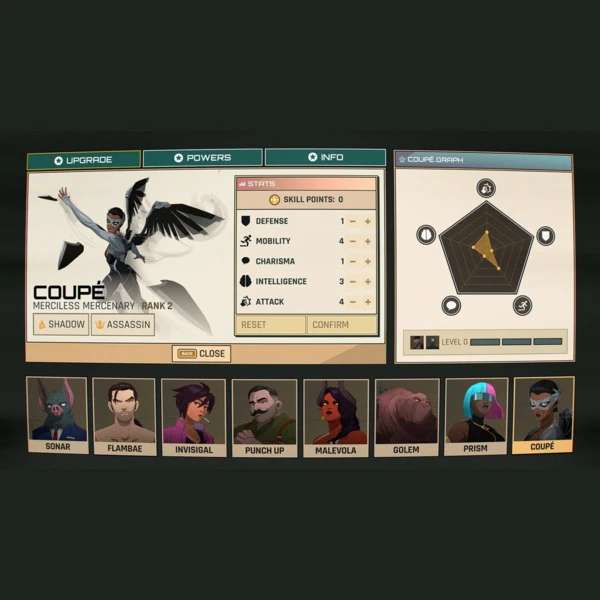Add a point to Charisma
Image resolution: width=600 pixels, height=600 pixels.
(x=367, y=261)
